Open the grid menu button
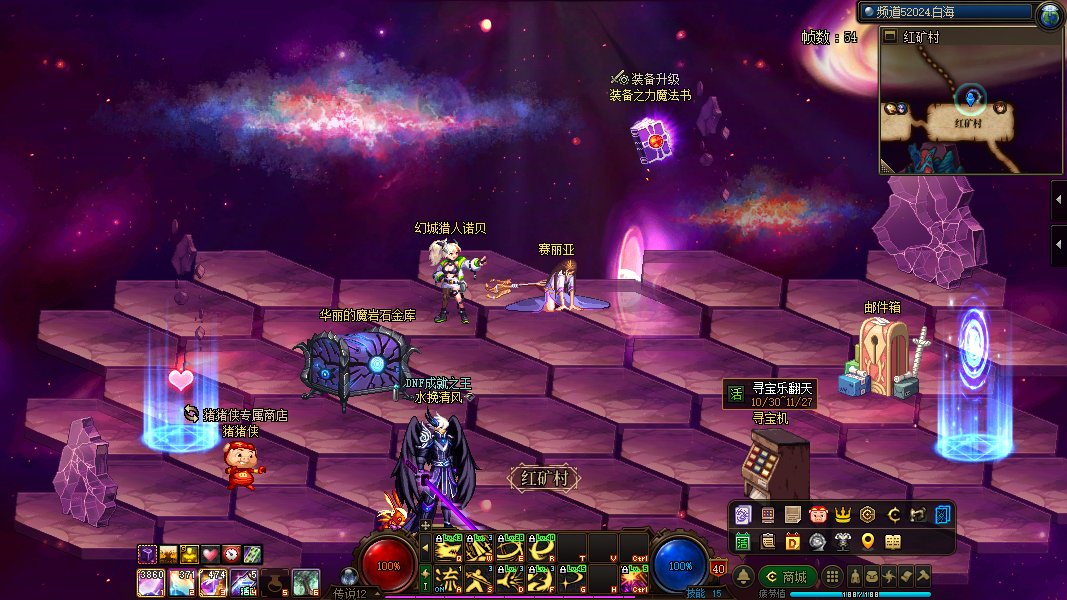The width and height of the screenshot is (1067, 600). pyautogui.click(x=832, y=577)
